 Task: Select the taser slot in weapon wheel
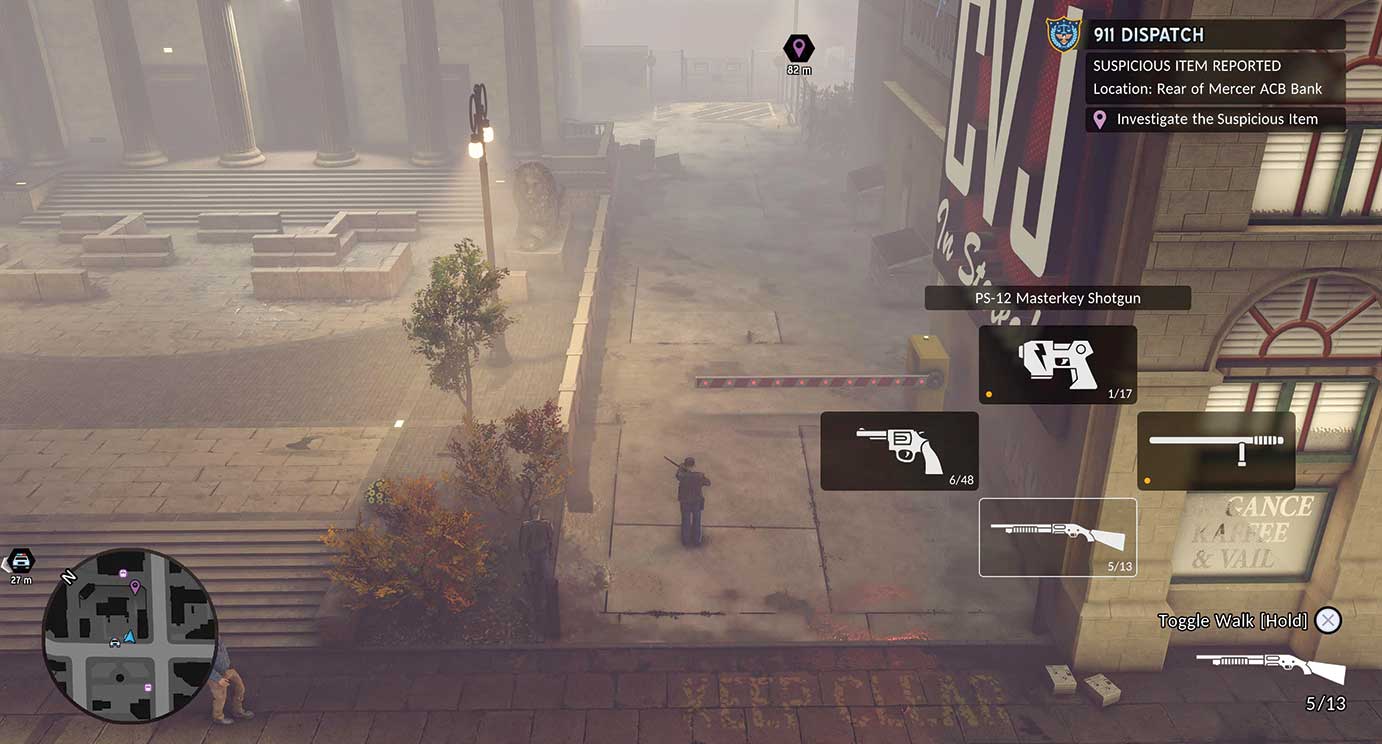tap(1057, 365)
